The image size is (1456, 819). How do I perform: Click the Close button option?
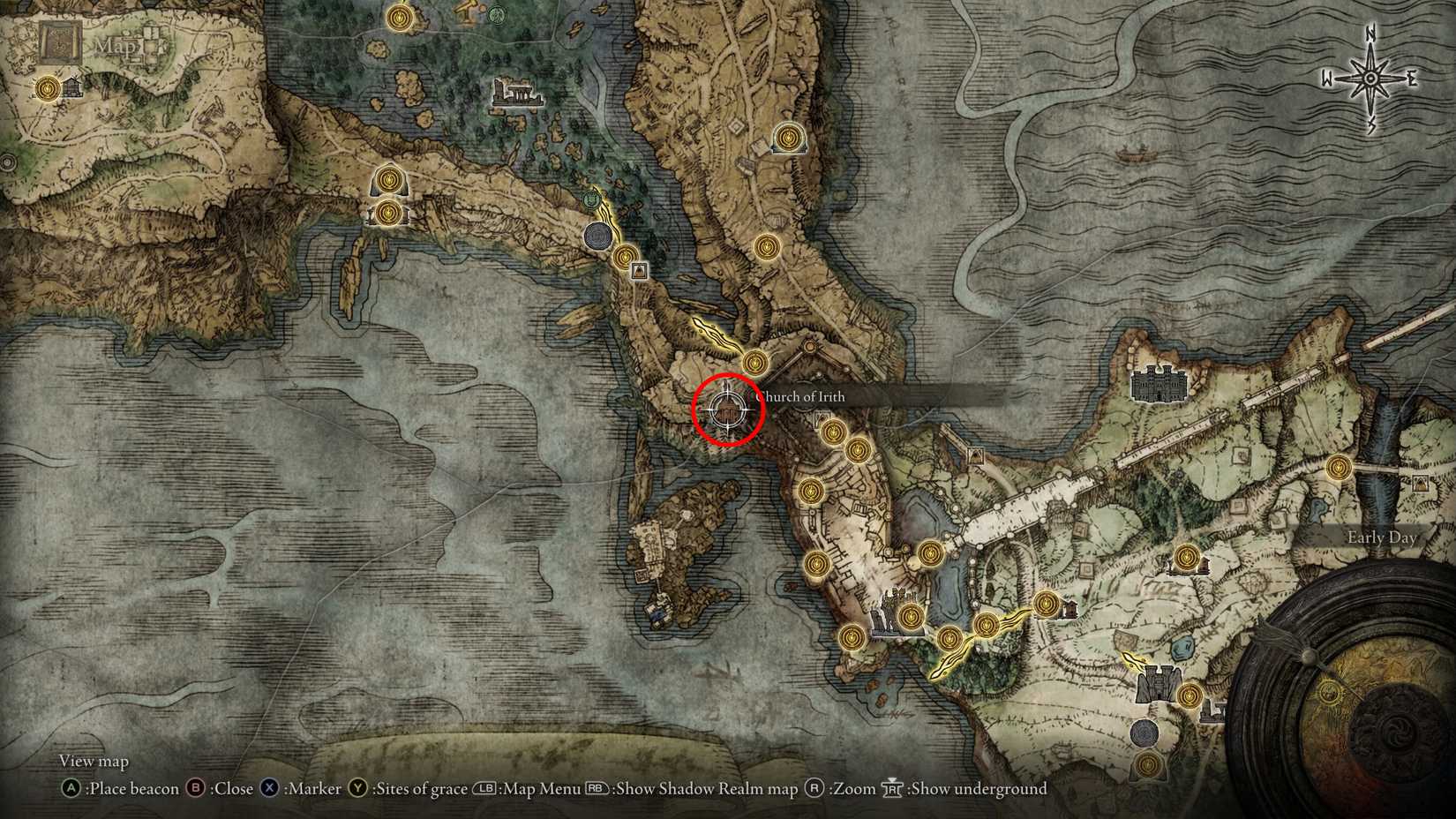coord(231,789)
